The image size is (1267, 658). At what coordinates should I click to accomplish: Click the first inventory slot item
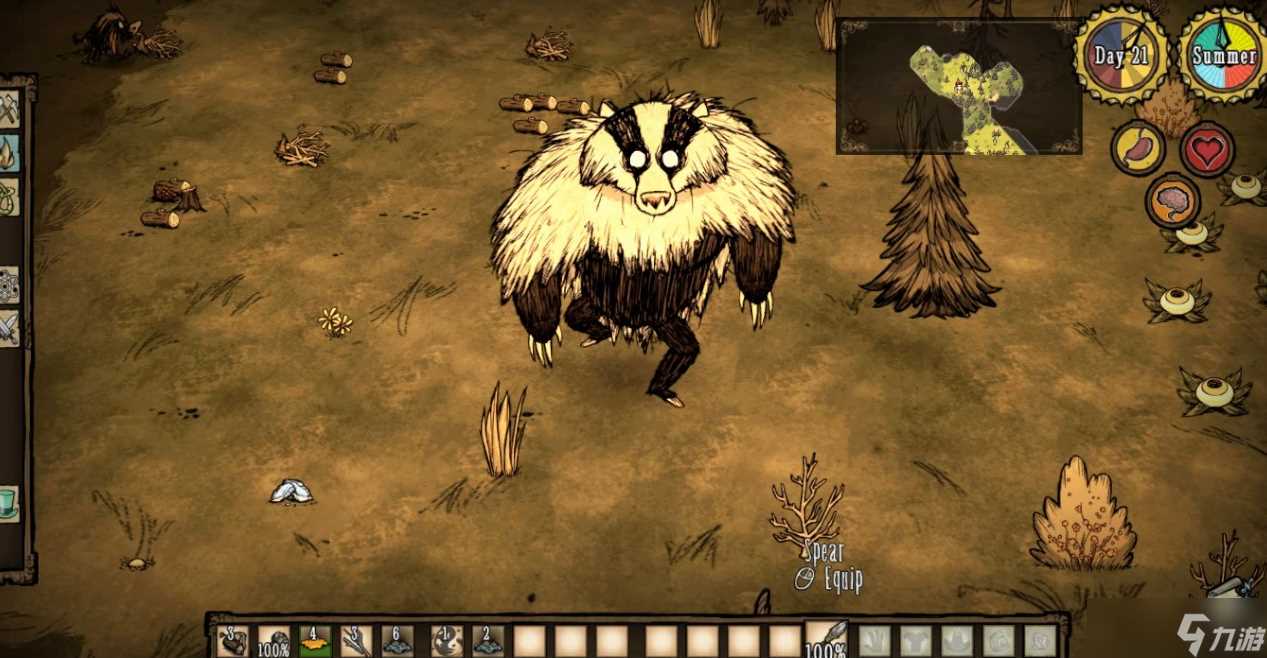[x=233, y=641]
